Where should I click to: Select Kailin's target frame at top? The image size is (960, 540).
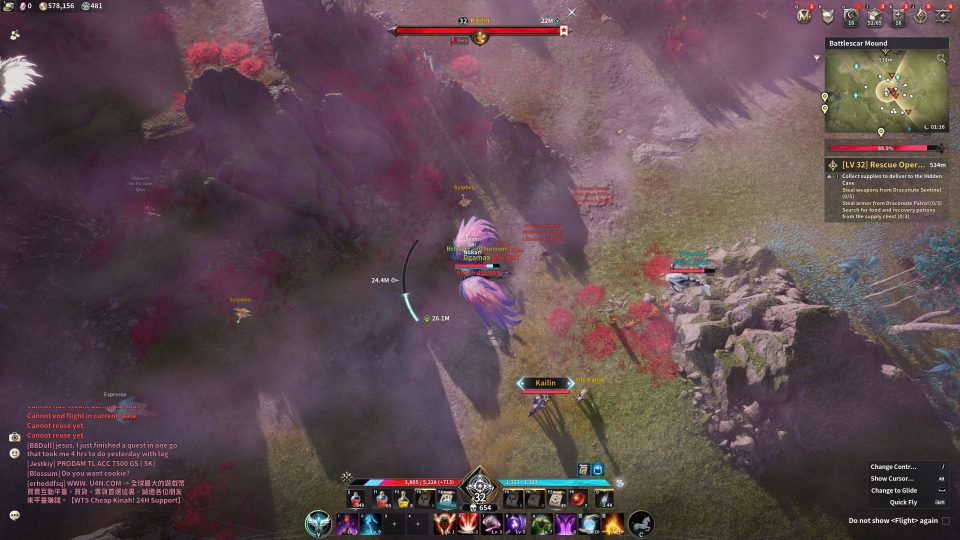pos(479,30)
